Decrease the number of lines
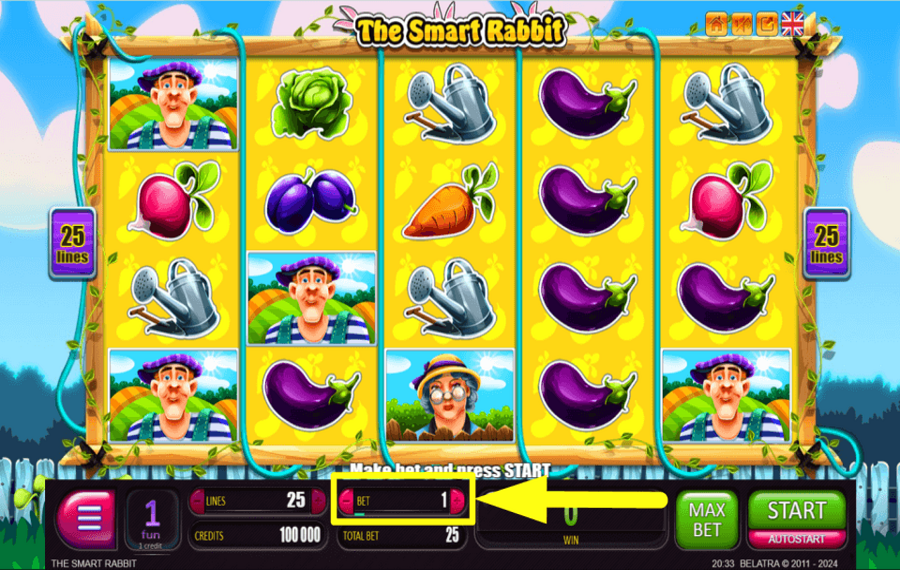 [x=196, y=500]
